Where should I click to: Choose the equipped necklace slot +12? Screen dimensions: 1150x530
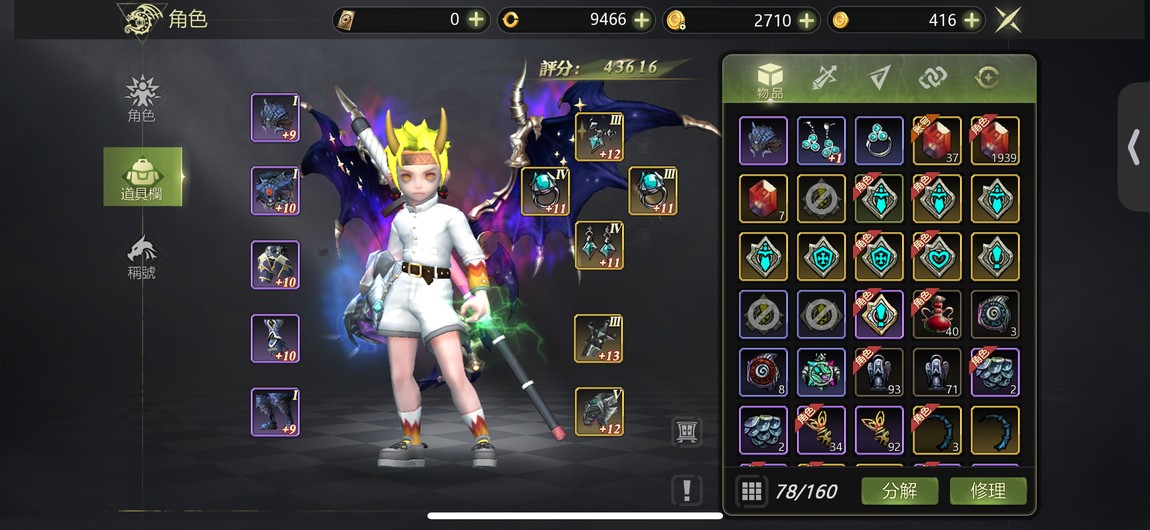point(598,137)
